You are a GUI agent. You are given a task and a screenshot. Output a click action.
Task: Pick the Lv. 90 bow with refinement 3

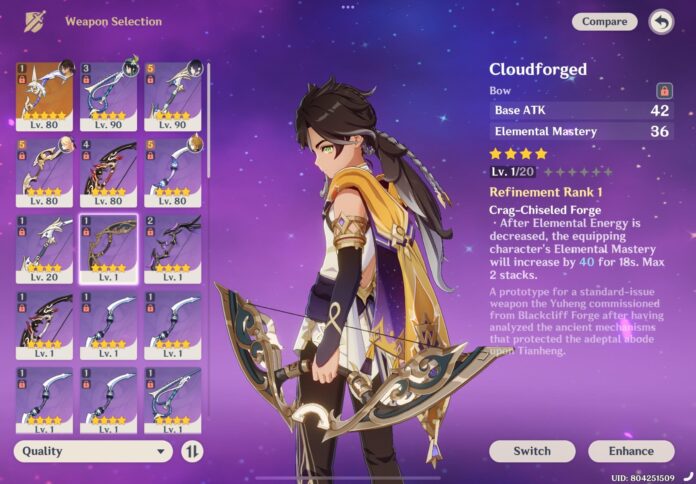pos(108,94)
